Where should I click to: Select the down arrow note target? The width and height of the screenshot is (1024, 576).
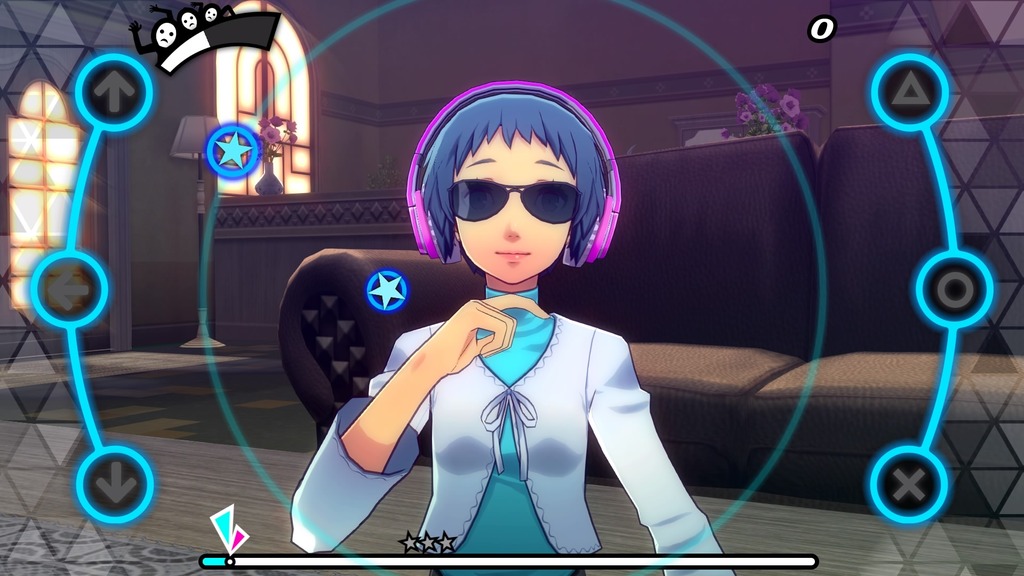tap(114, 485)
